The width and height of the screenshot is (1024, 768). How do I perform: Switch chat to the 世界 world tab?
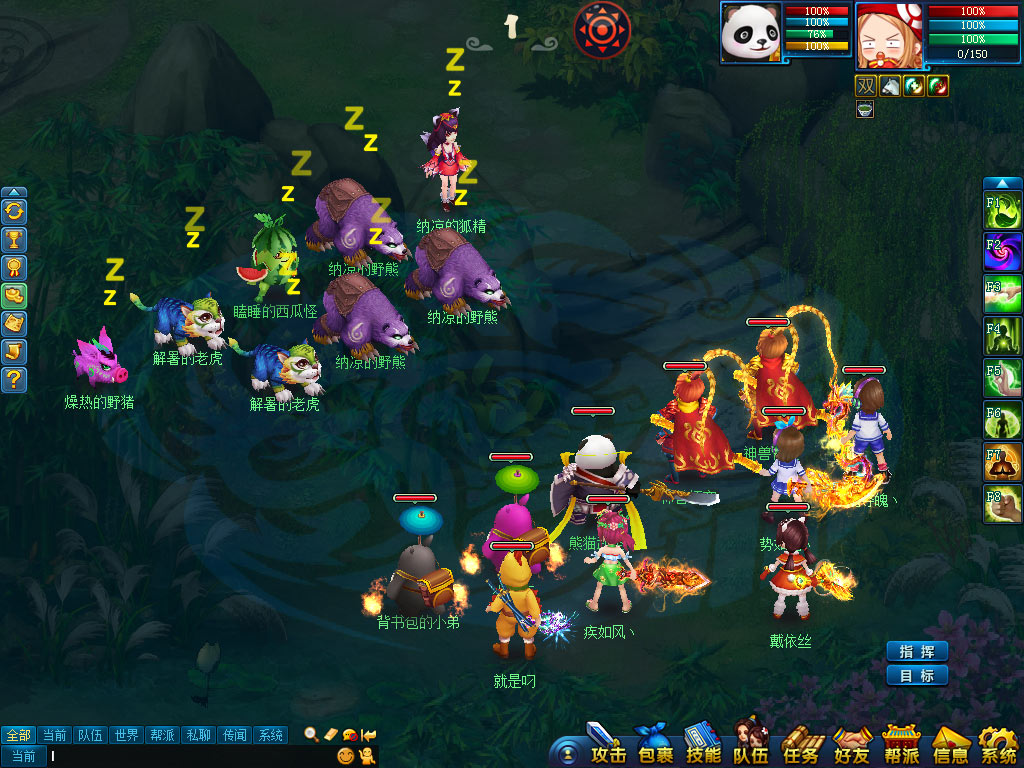pos(127,735)
